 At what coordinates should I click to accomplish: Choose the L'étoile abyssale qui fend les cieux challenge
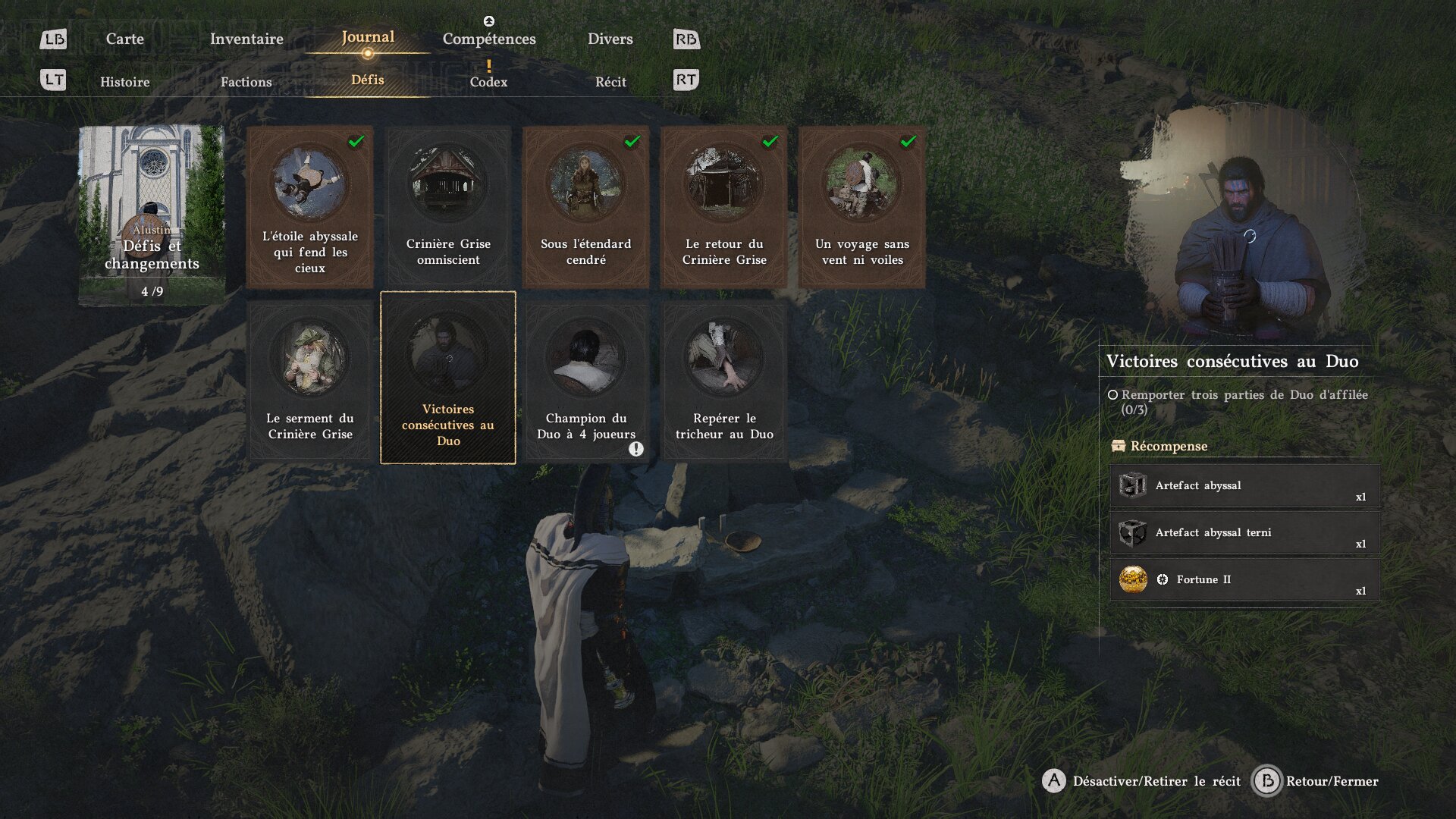tap(309, 206)
